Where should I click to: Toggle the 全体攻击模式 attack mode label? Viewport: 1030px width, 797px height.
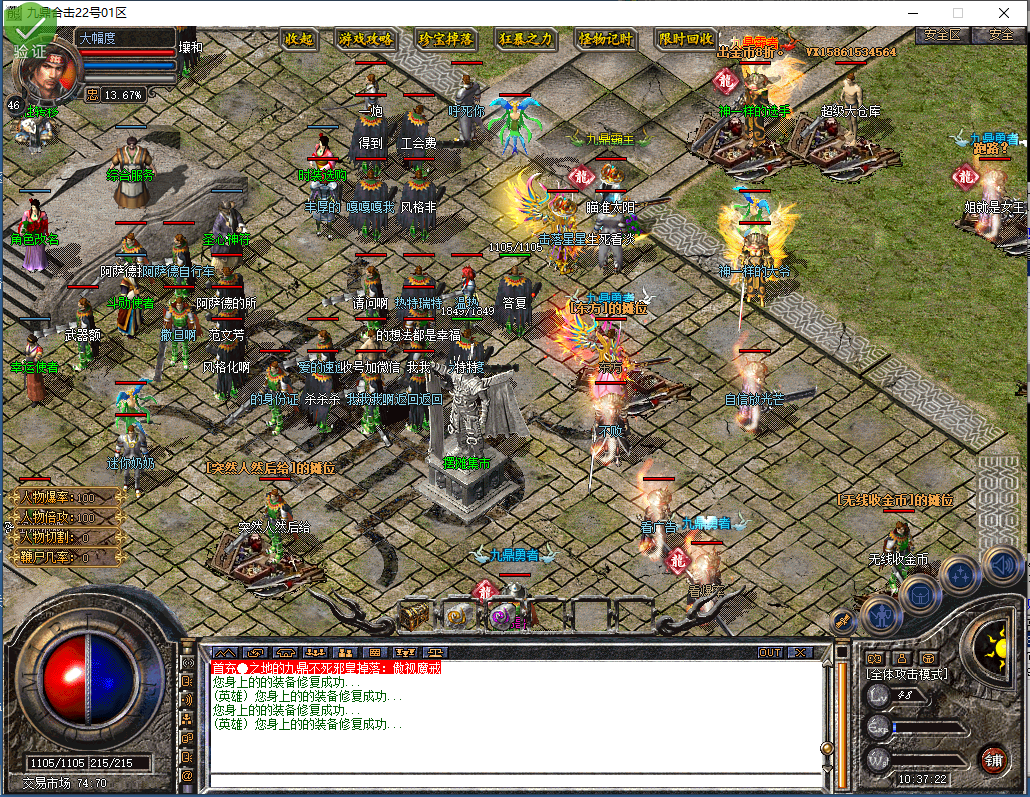906,674
